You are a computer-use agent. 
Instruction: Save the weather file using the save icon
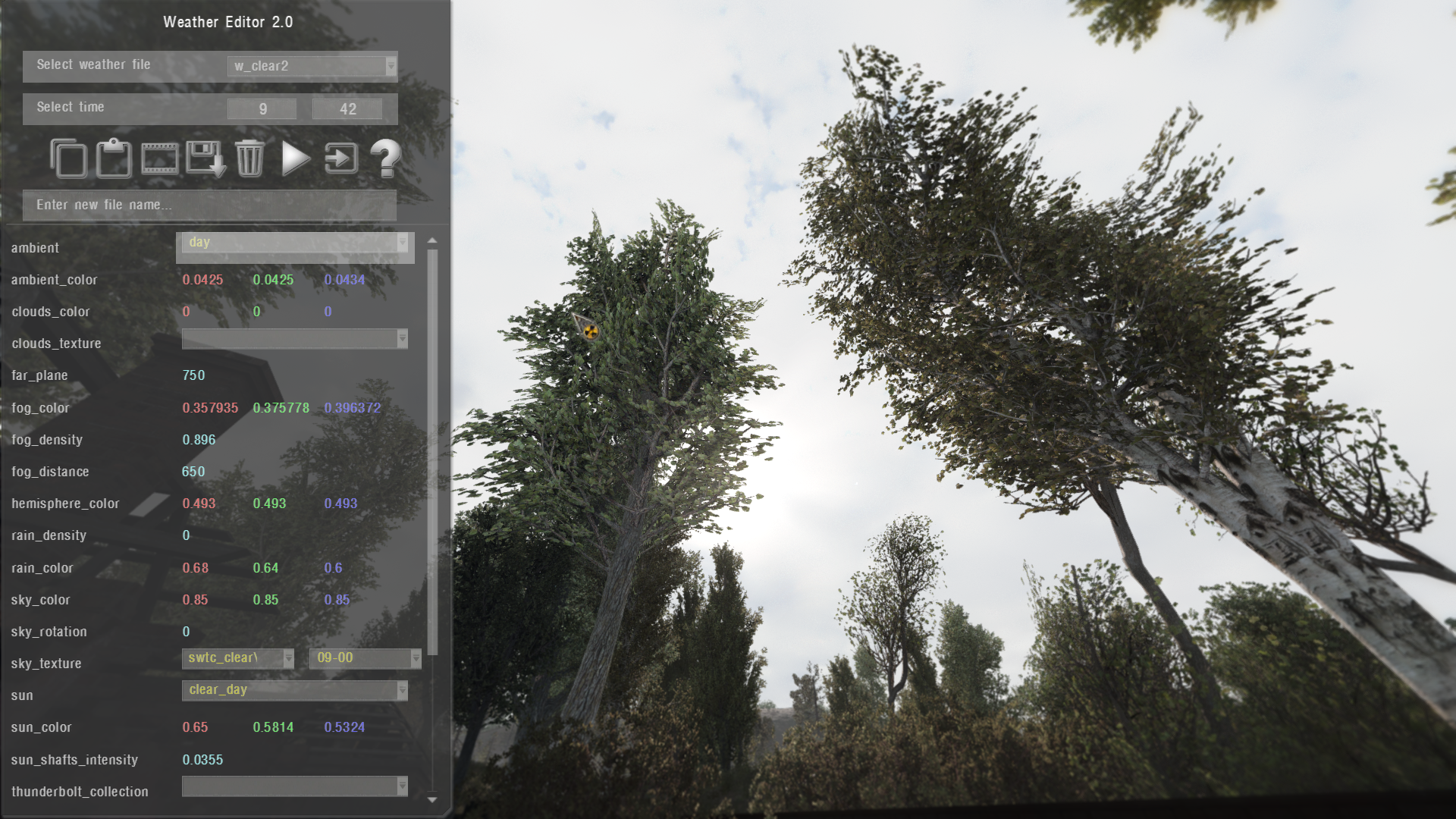205,158
